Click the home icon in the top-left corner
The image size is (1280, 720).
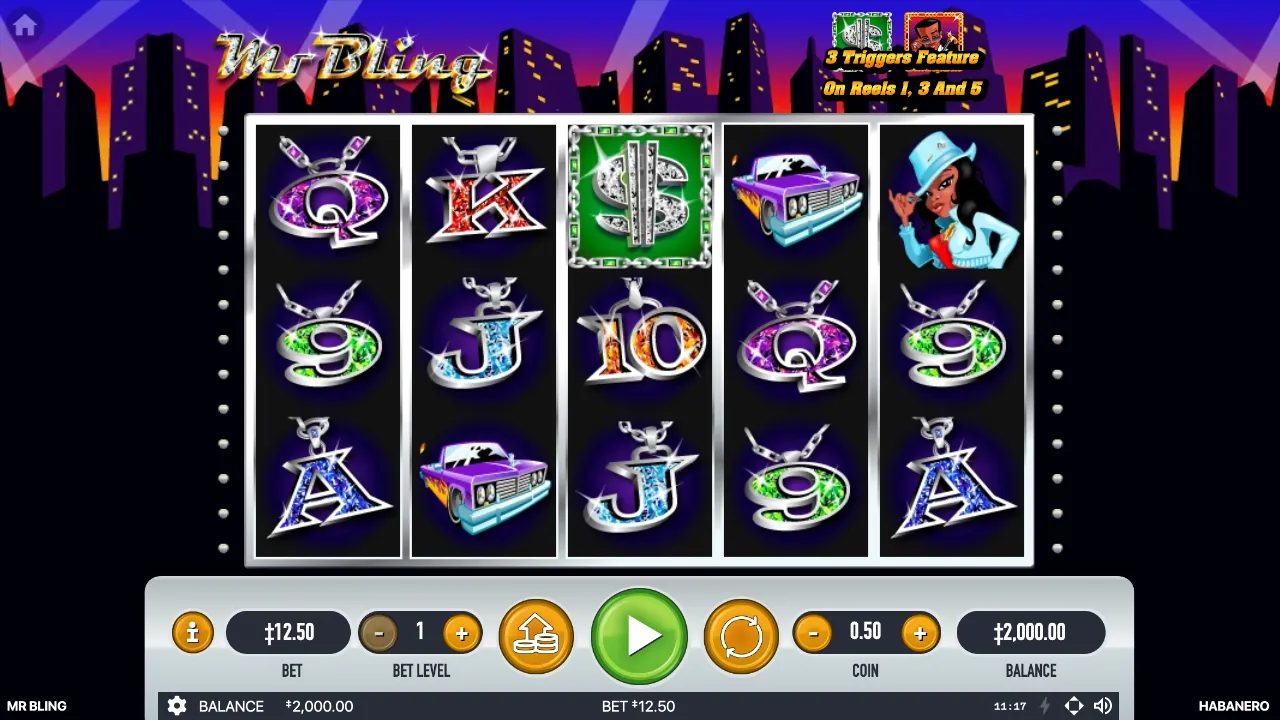pyautogui.click(x=24, y=25)
